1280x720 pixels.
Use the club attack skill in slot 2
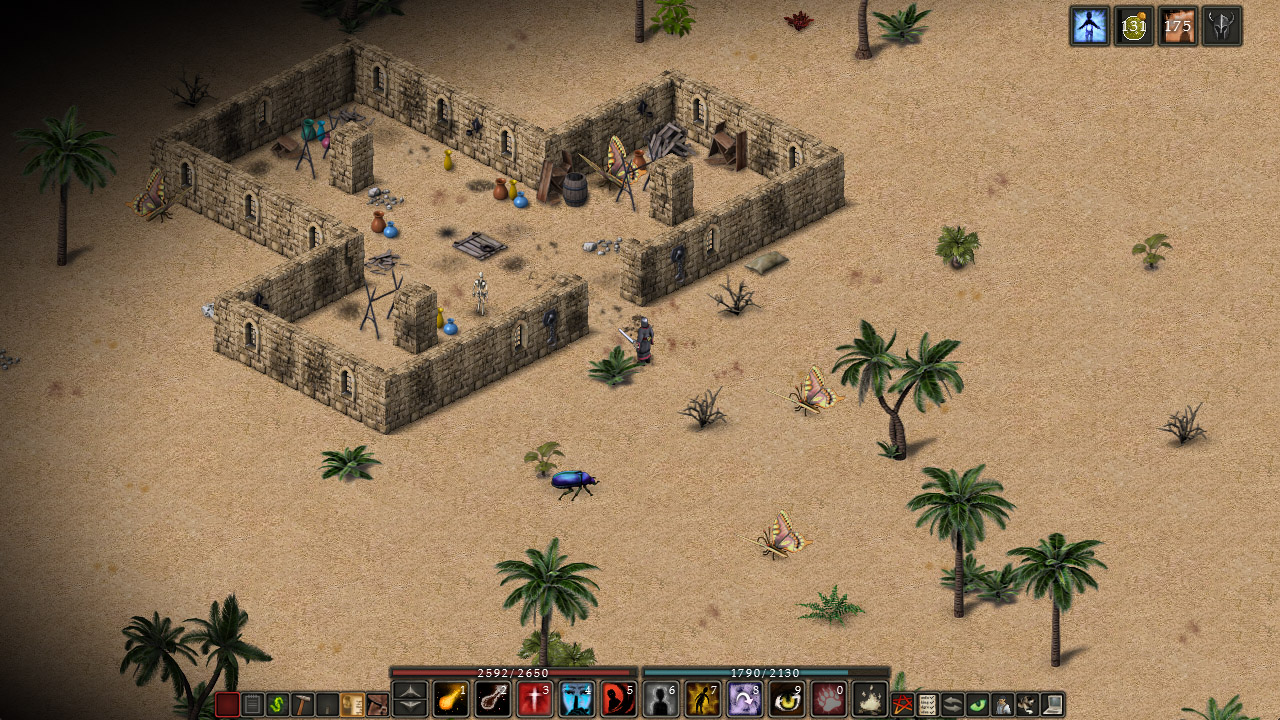[493, 699]
